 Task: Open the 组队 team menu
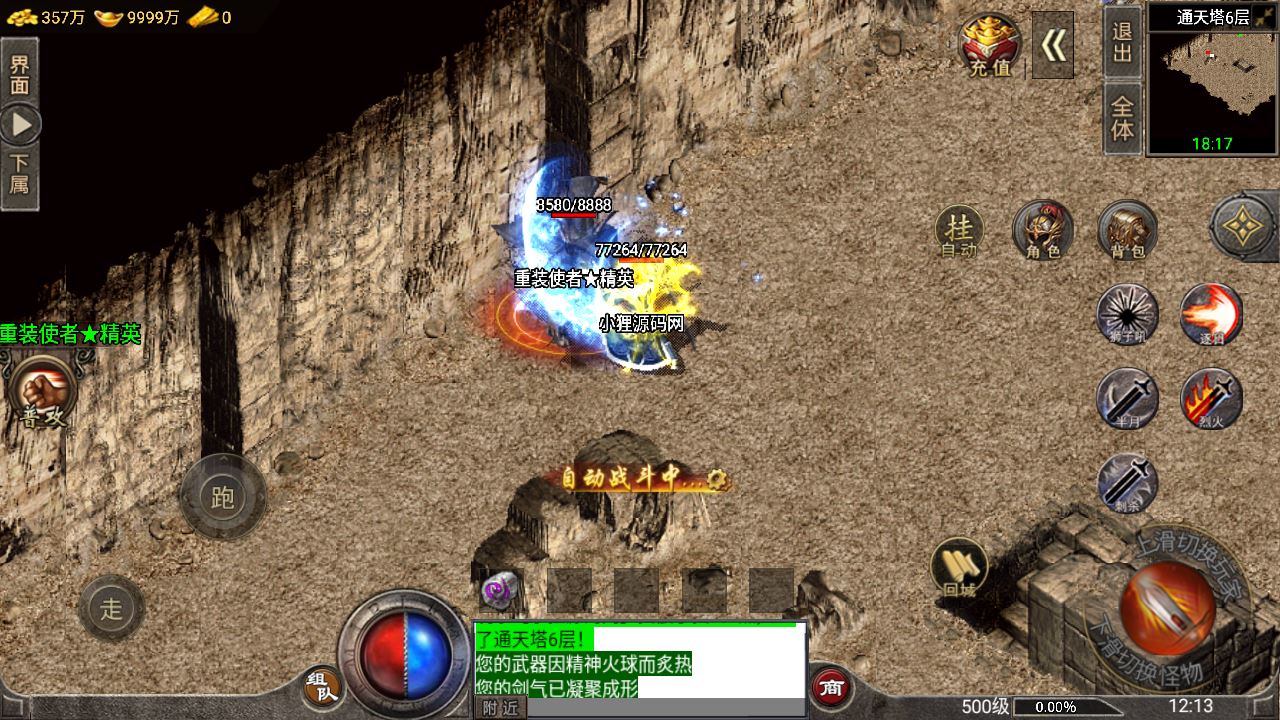[x=322, y=686]
